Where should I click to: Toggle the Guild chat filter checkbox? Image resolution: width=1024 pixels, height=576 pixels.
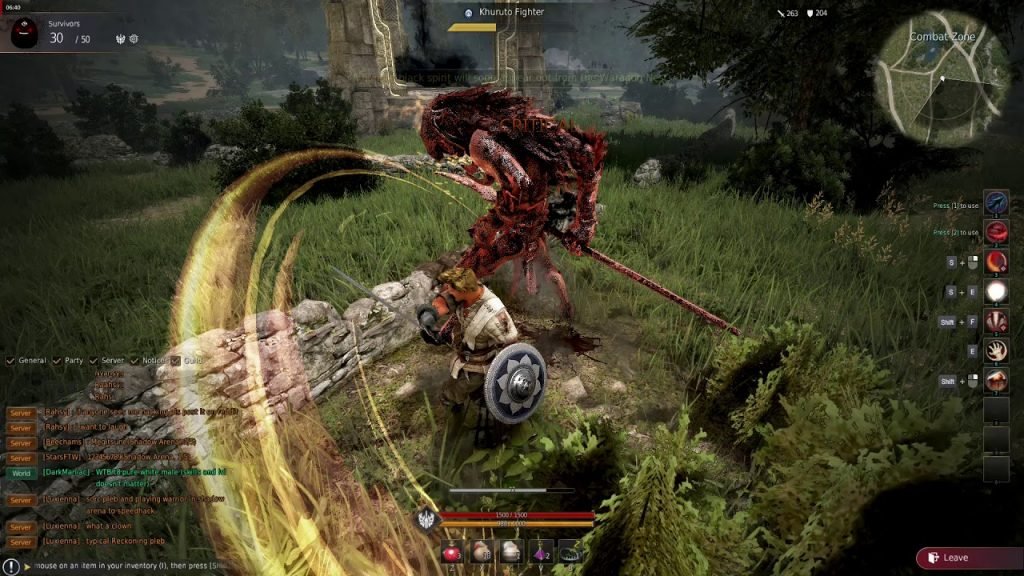(x=175, y=360)
